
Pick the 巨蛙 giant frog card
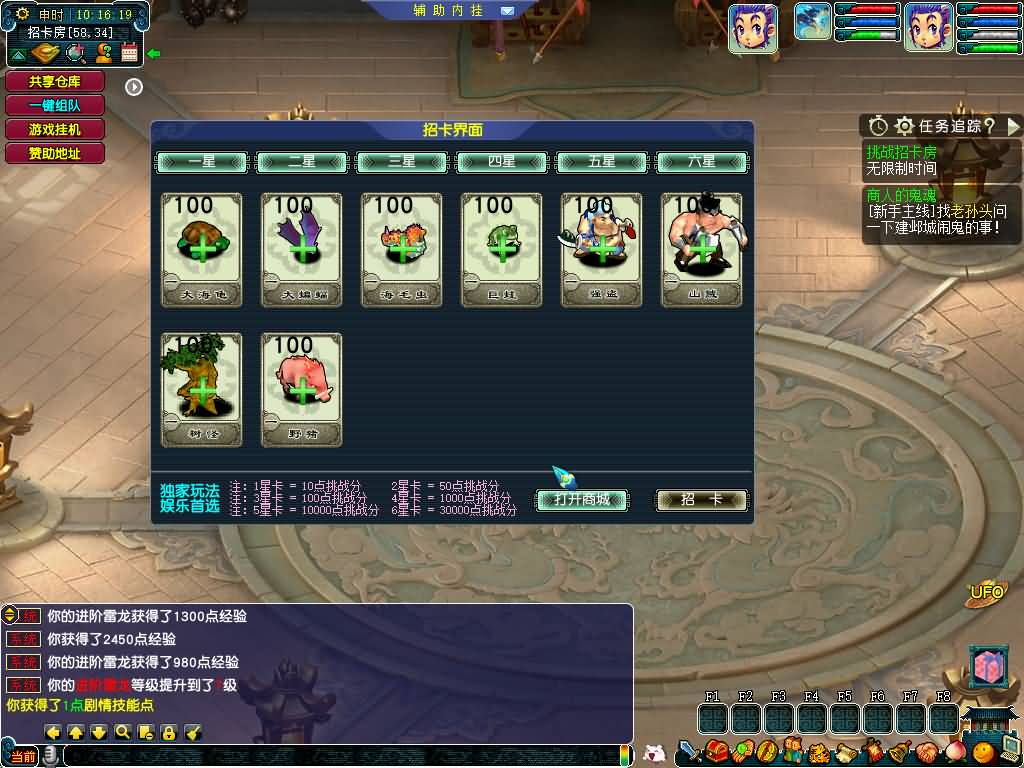pos(502,249)
